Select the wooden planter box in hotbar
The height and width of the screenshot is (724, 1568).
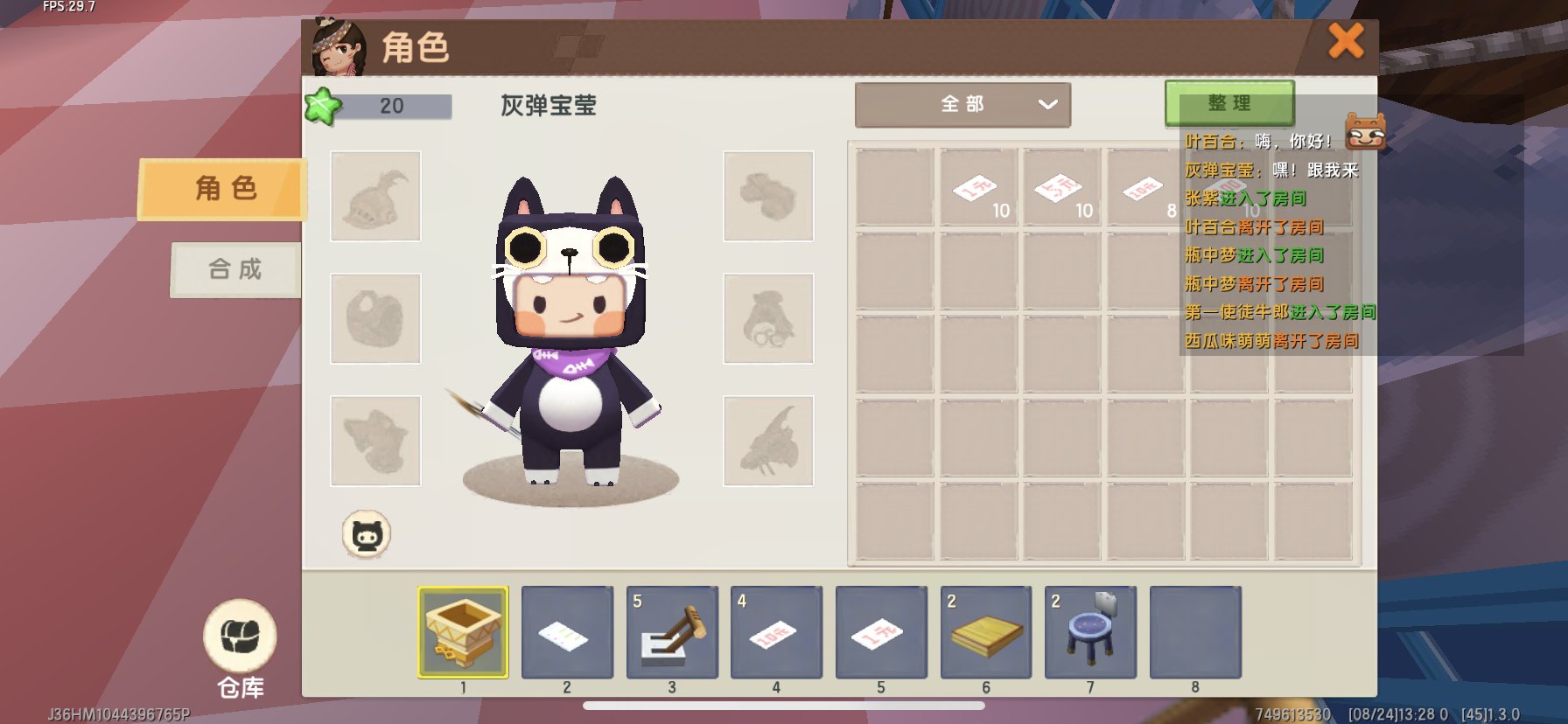[x=463, y=632]
